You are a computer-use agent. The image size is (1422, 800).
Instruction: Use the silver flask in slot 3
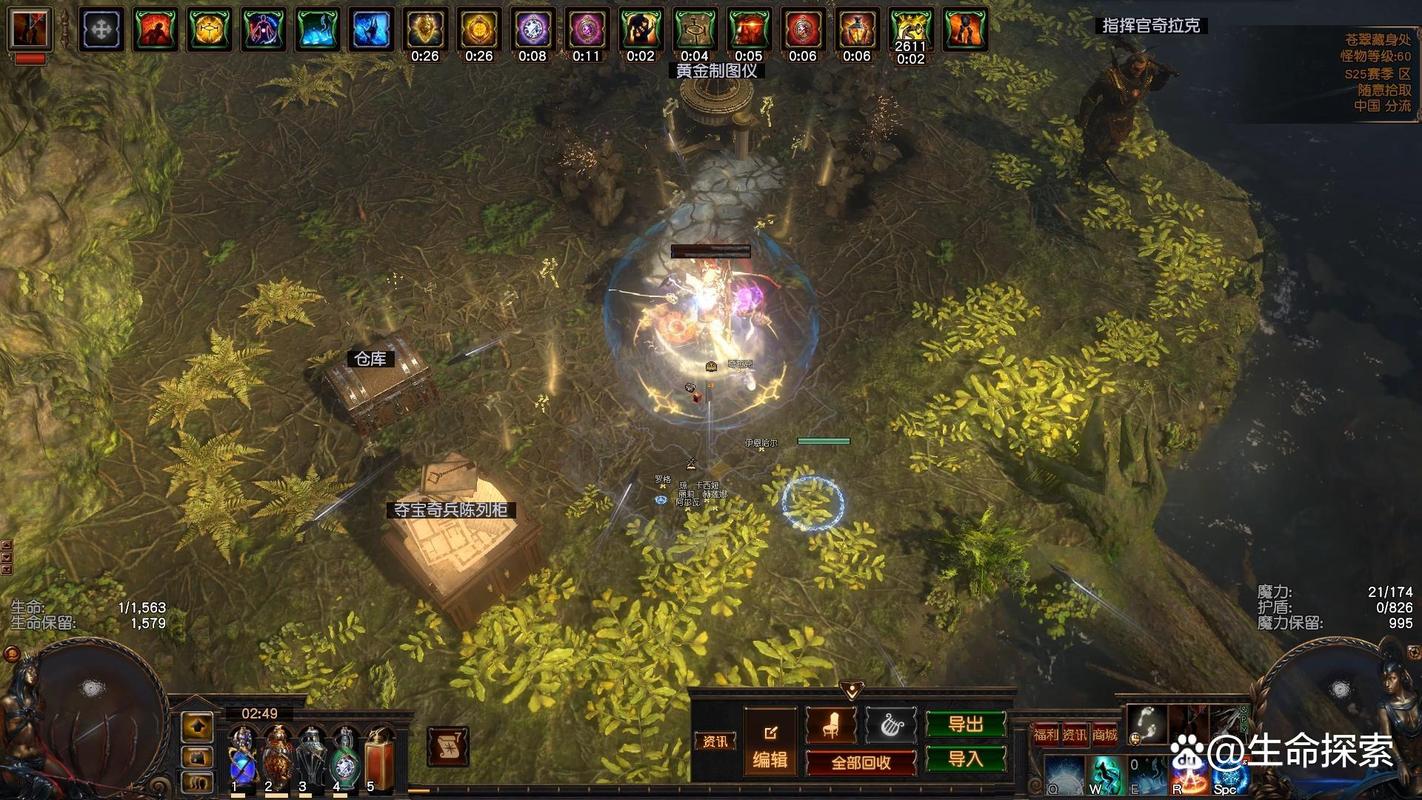[x=311, y=756]
